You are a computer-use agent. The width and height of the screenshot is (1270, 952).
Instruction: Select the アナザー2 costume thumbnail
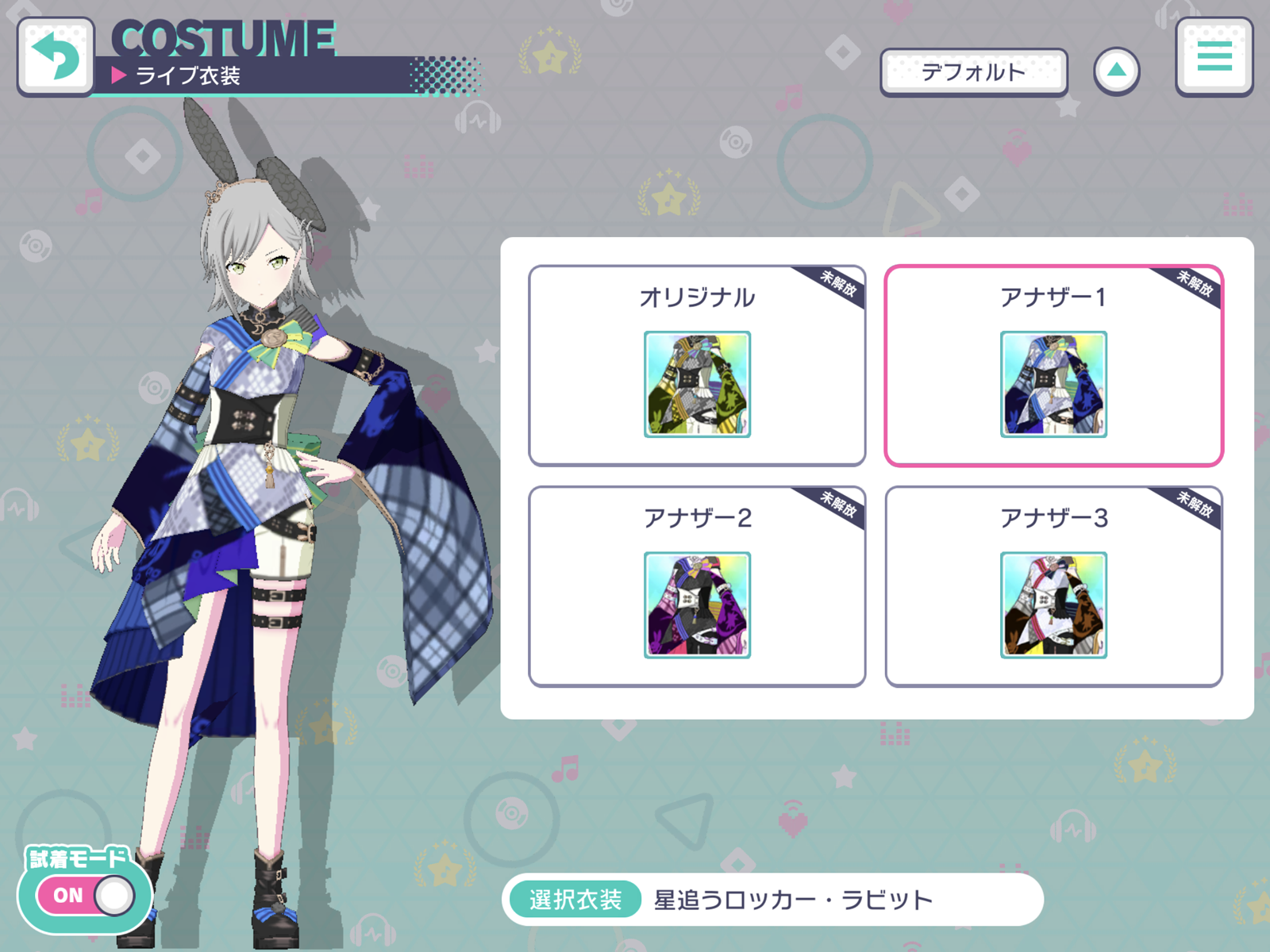tap(696, 605)
